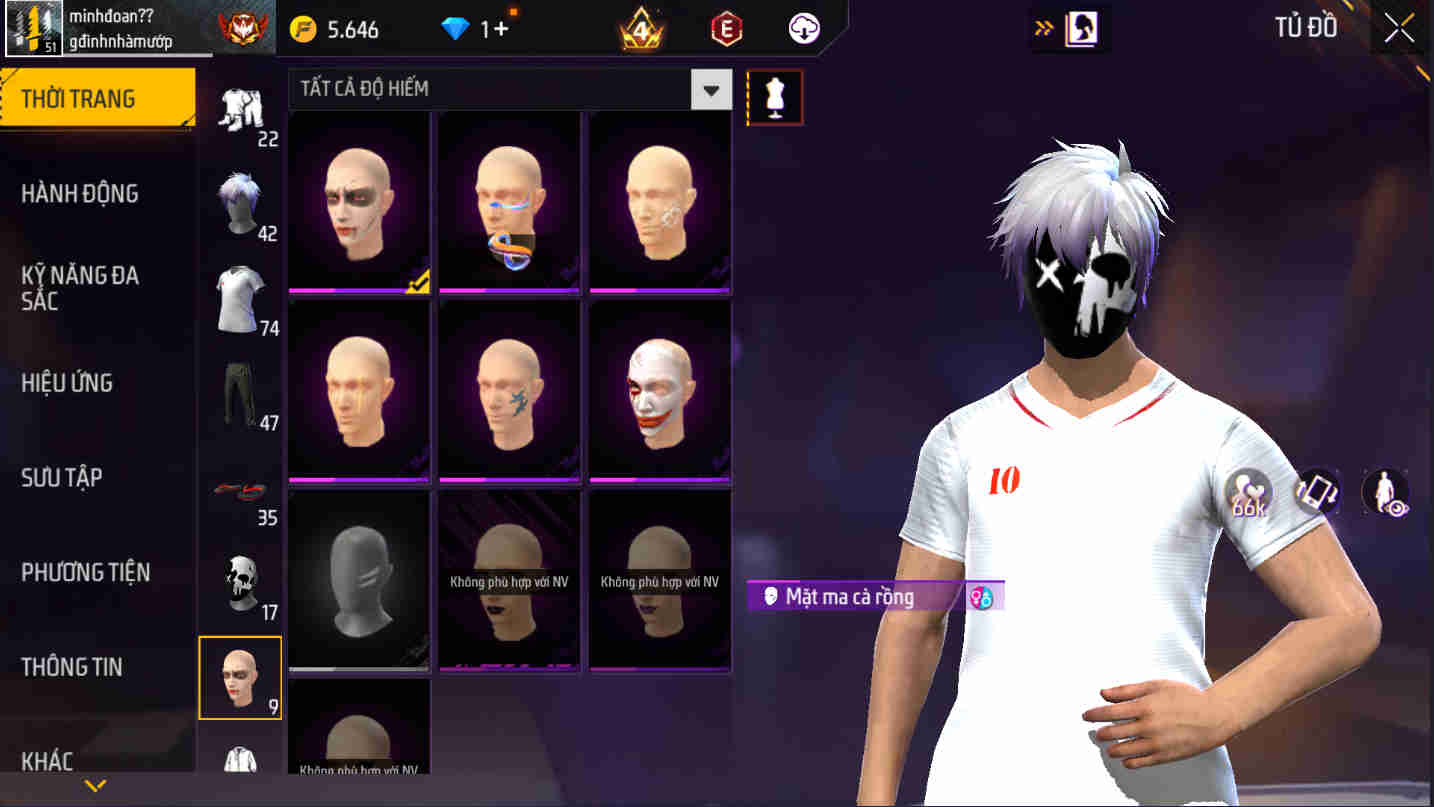Open the mask category icon showing 17 items

coord(241,580)
